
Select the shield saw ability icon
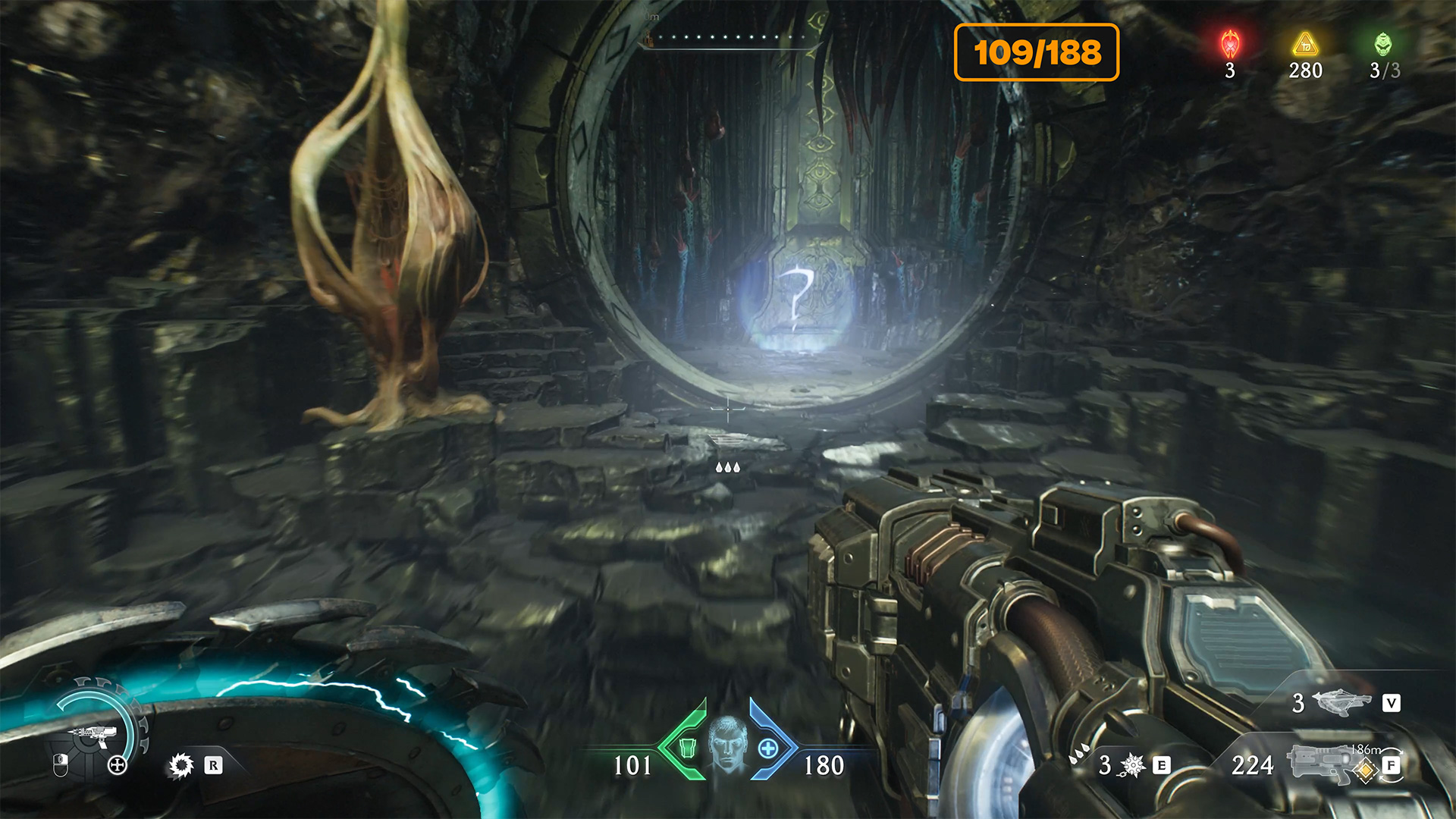coord(180,765)
